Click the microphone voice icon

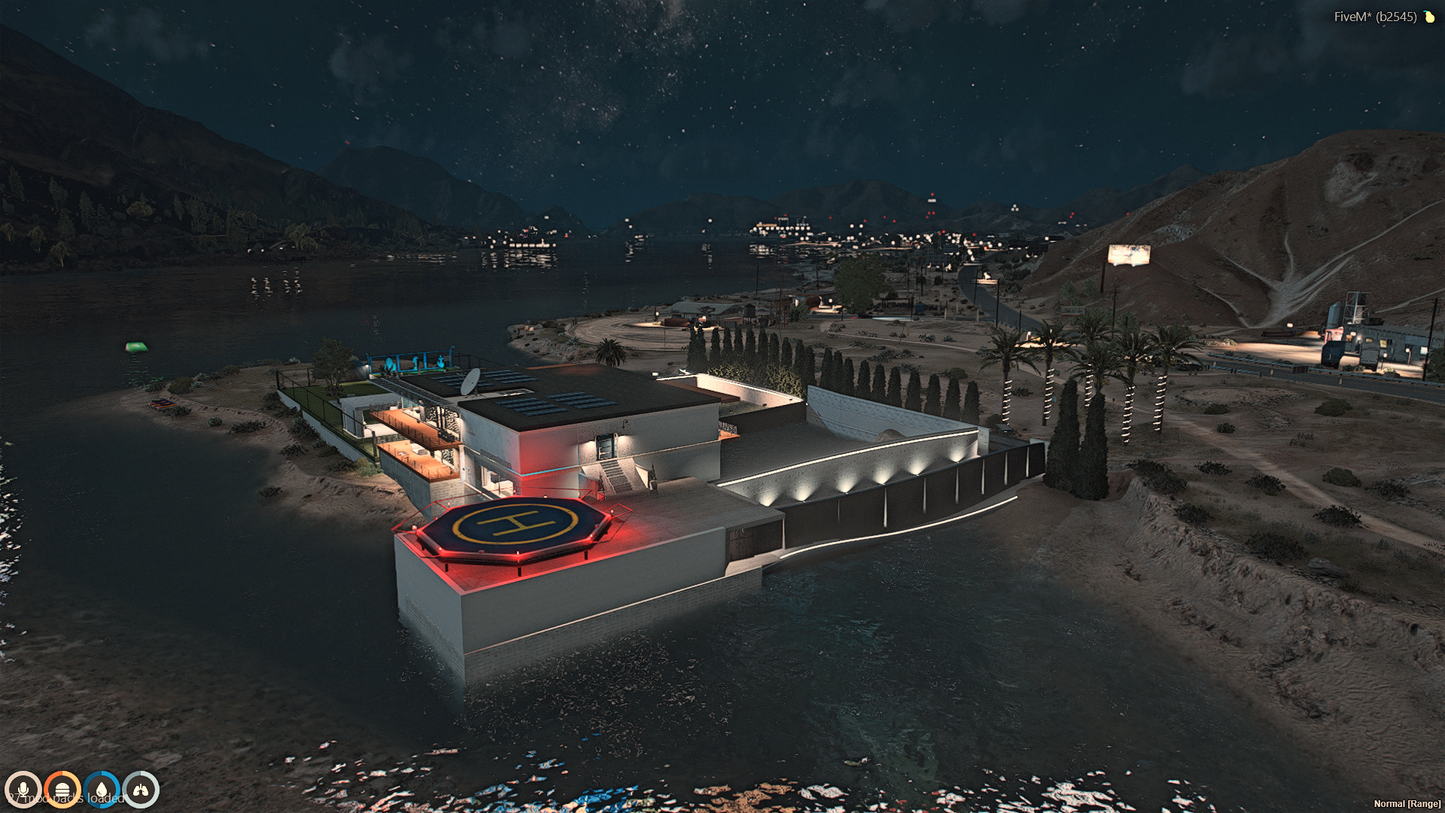tap(22, 789)
